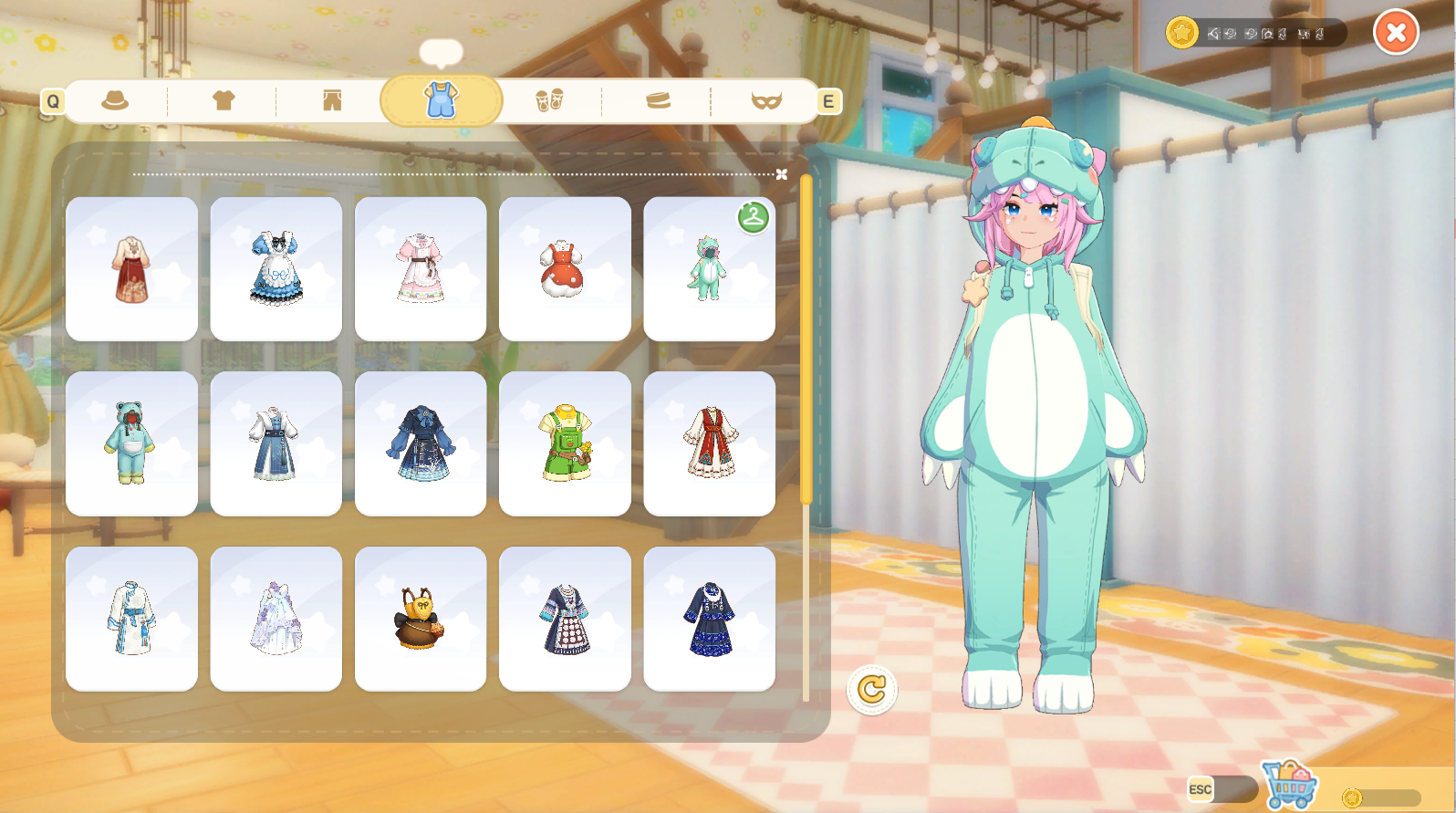Screen dimensions: 1456x813
Task: Open the t-shirt tops tab
Action: point(224,100)
